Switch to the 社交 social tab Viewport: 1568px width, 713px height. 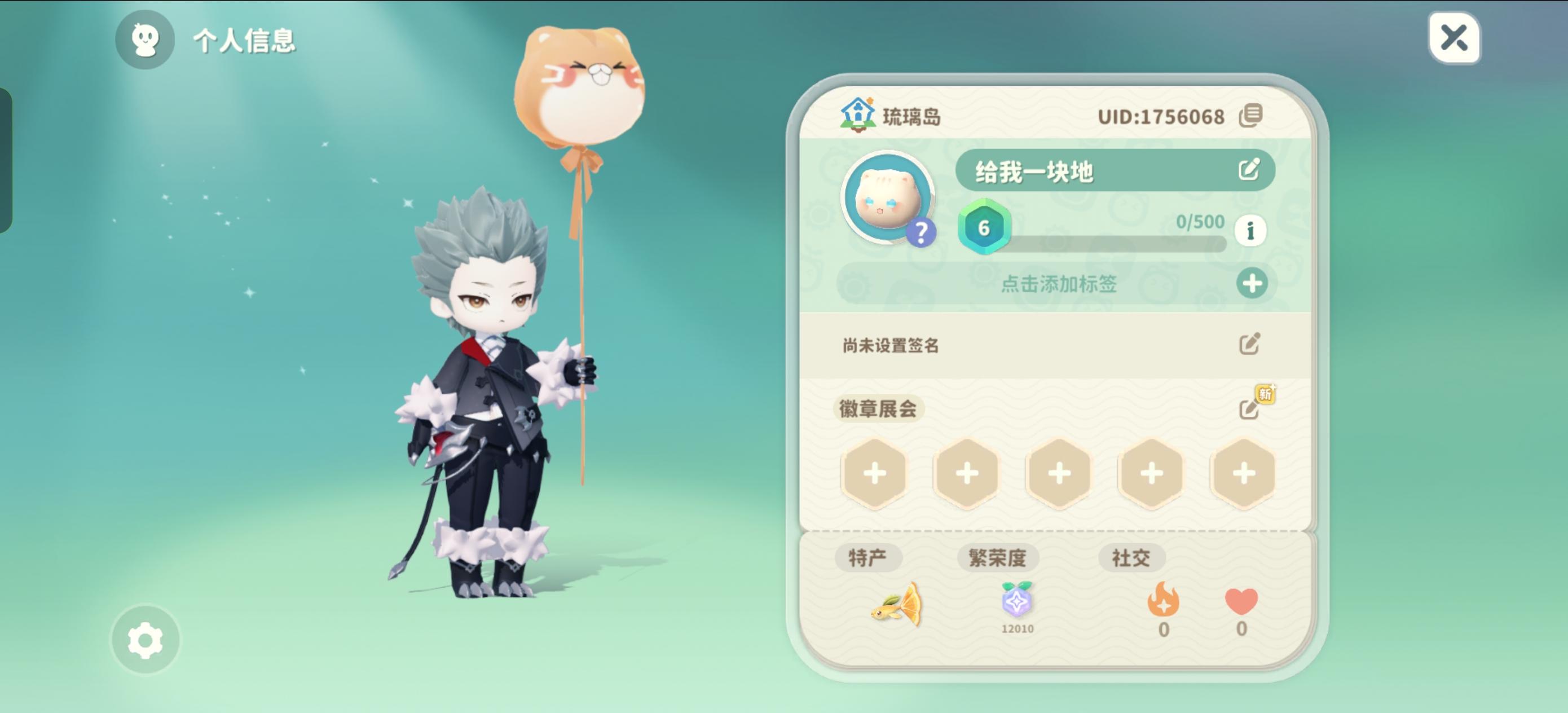click(1132, 556)
